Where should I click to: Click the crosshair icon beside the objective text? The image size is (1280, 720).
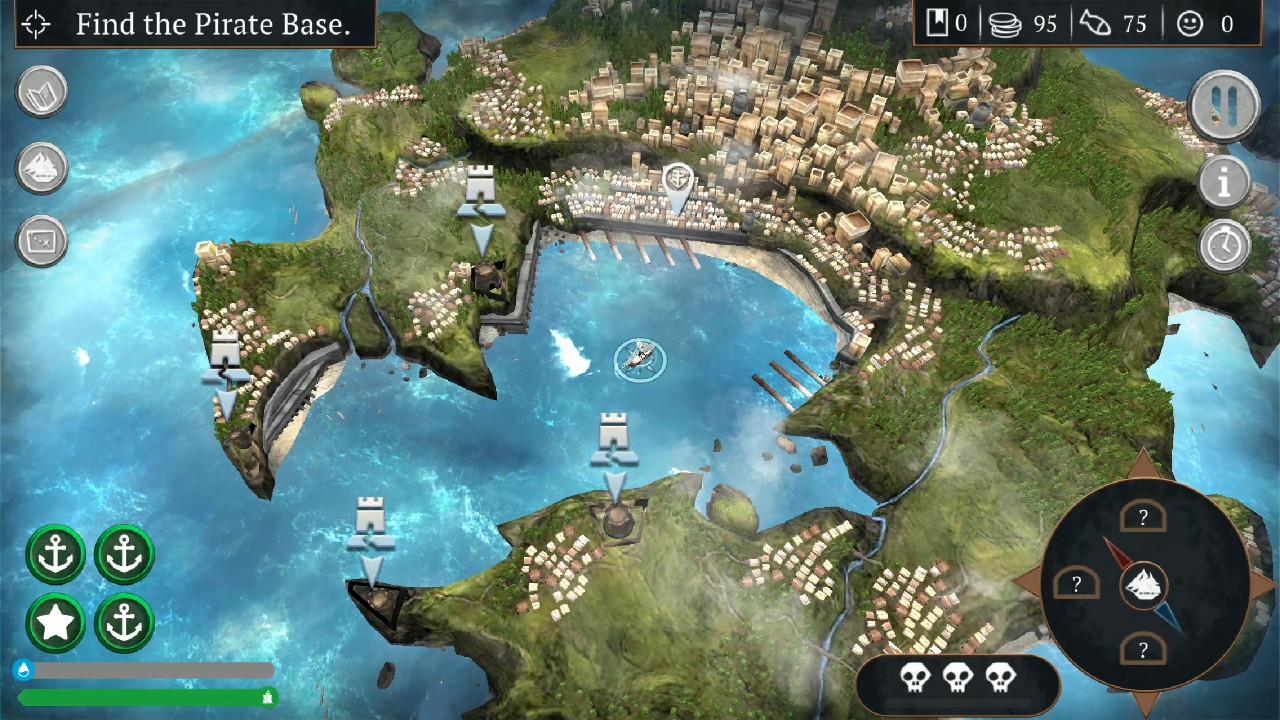pyautogui.click(x=35, y=25)
